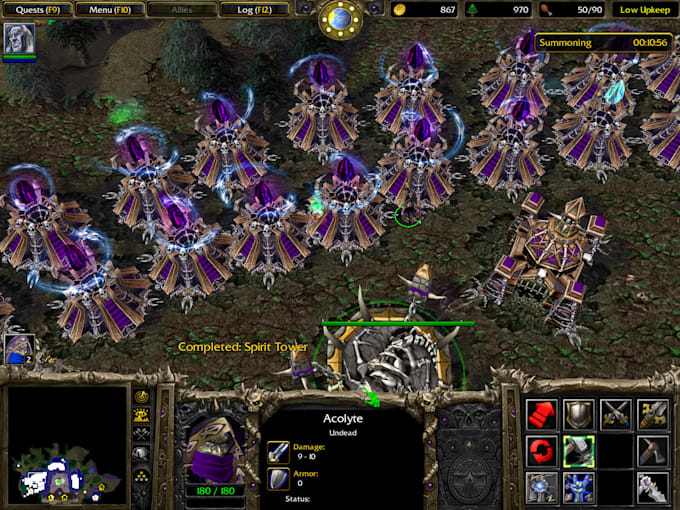Toggle minimap terrain display button
Screen dimensions: 680x510
(142, 415)
